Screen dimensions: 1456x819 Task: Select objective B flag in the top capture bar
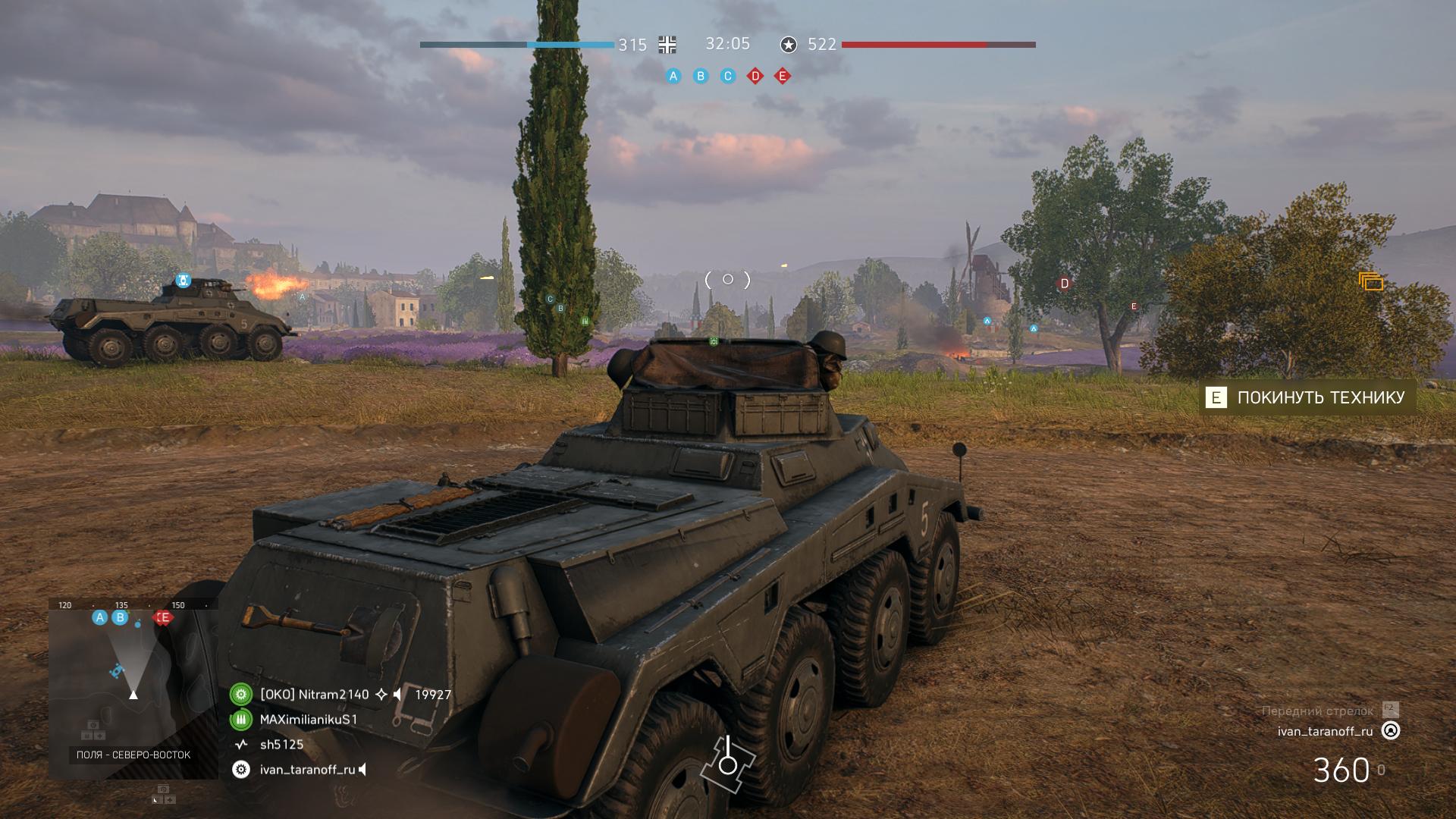[701, 76]
